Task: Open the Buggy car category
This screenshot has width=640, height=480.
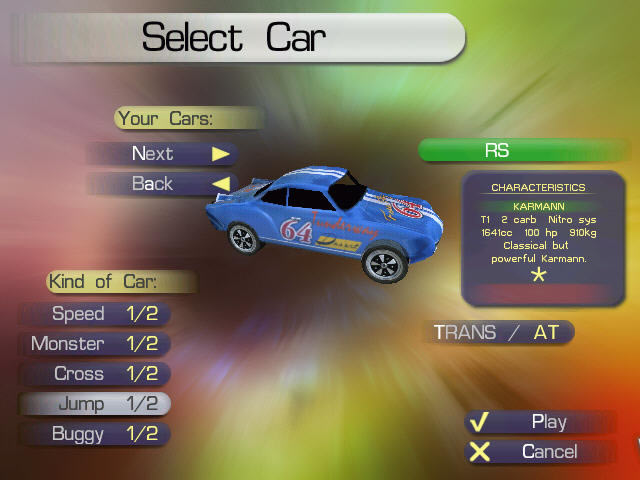Action: click(x=95, y=434)
